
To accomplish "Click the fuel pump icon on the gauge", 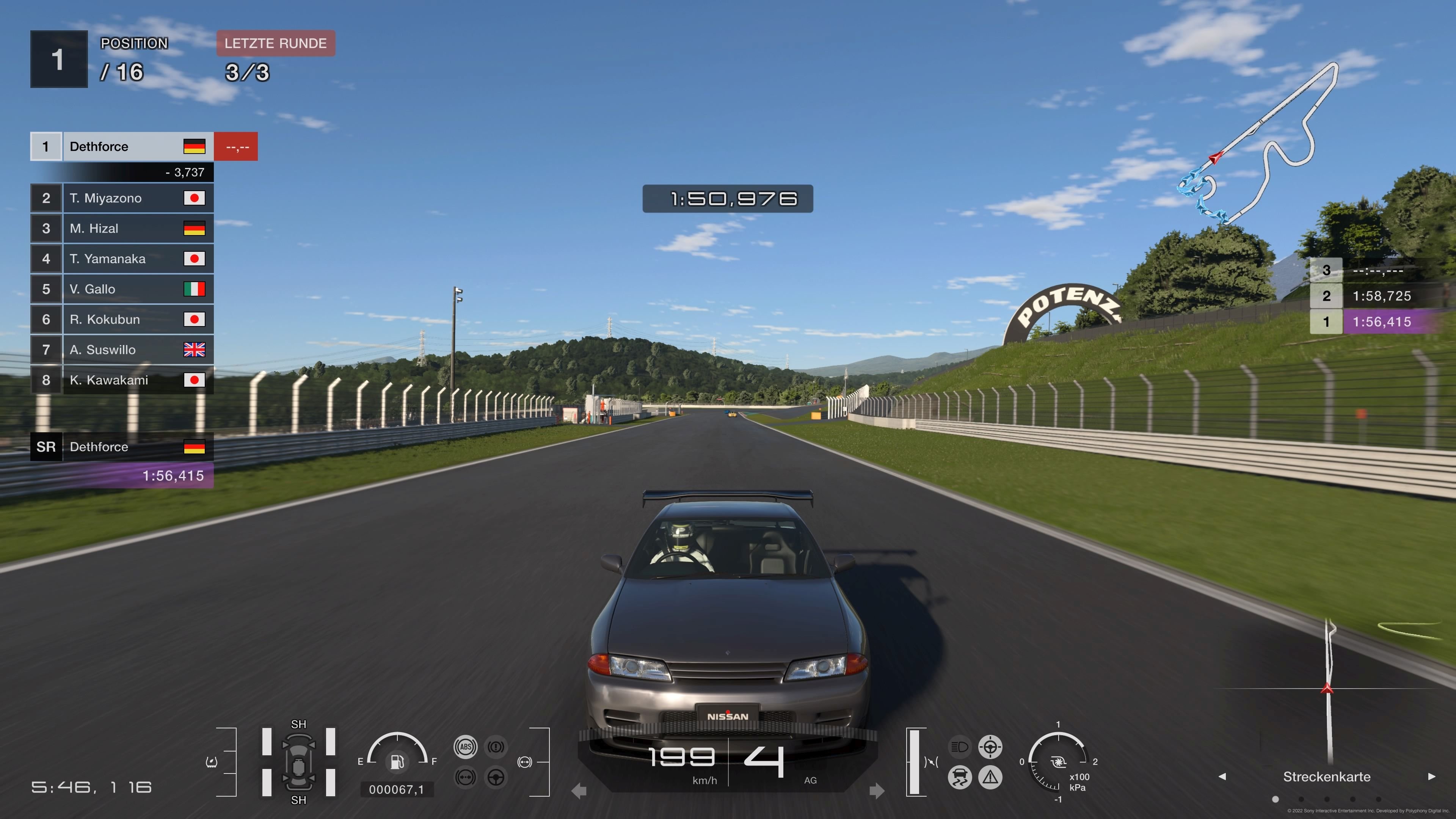I will point(398,761).
